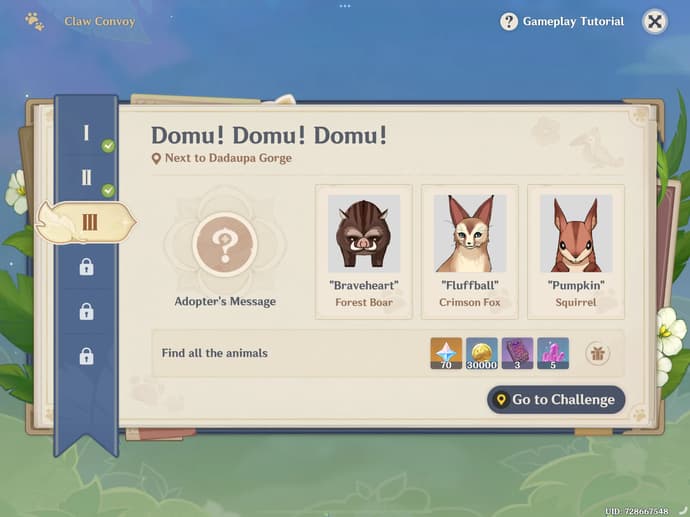Go to Challenge
Viewport: 690px width, 517px height.
tap(555, 400)
